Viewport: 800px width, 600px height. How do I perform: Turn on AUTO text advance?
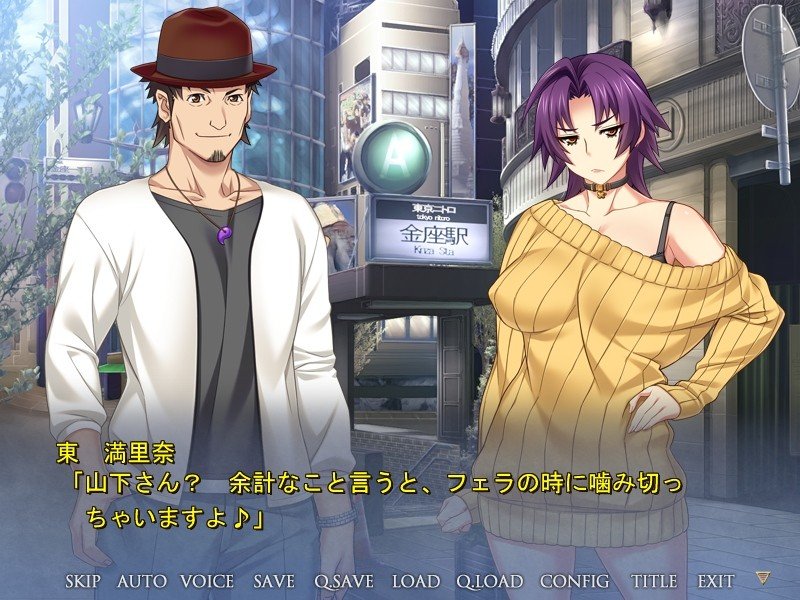tap(142, 581)
